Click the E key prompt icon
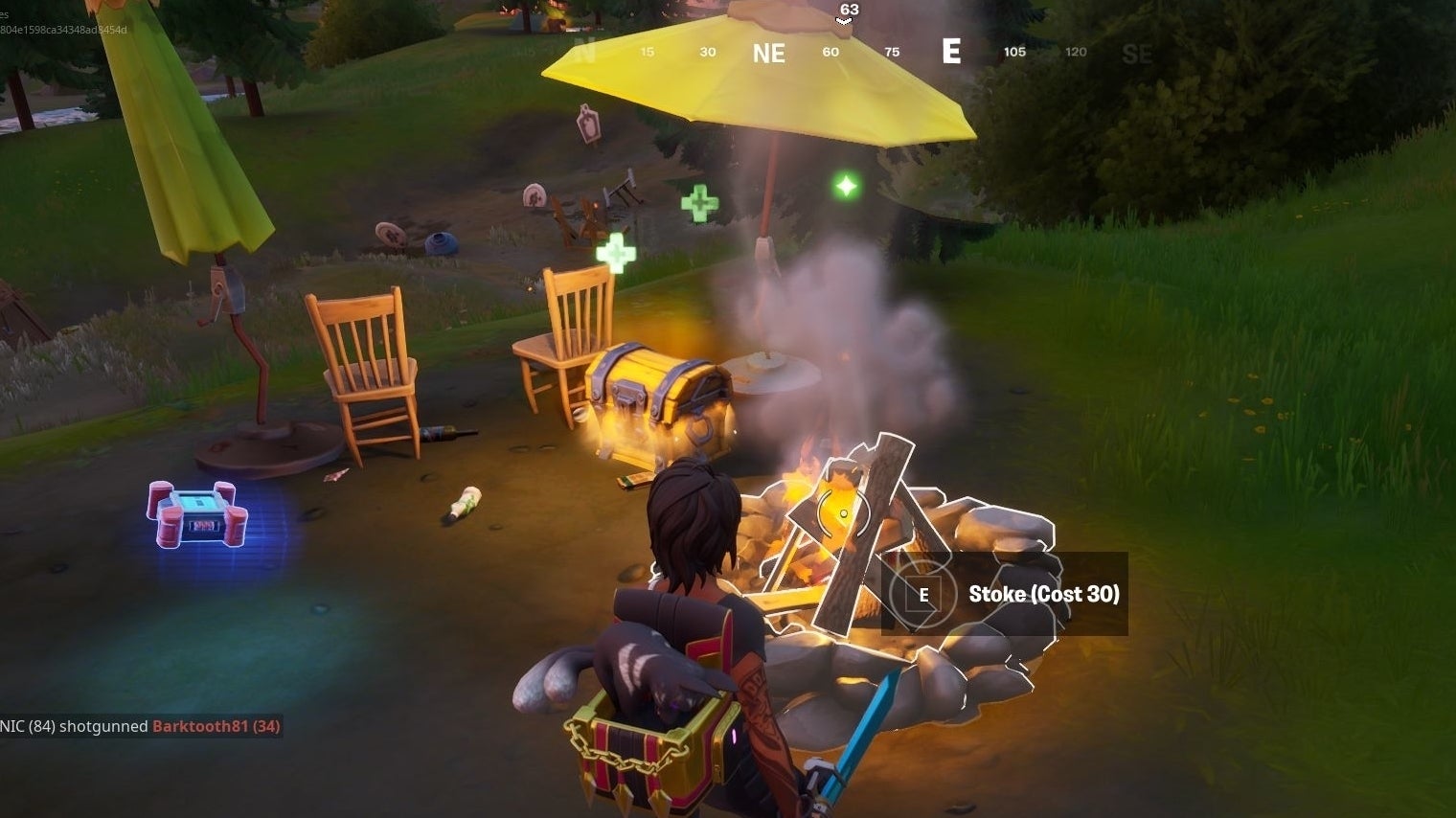1456x818 pixels. pyautogui.click(x=922, y=594)
